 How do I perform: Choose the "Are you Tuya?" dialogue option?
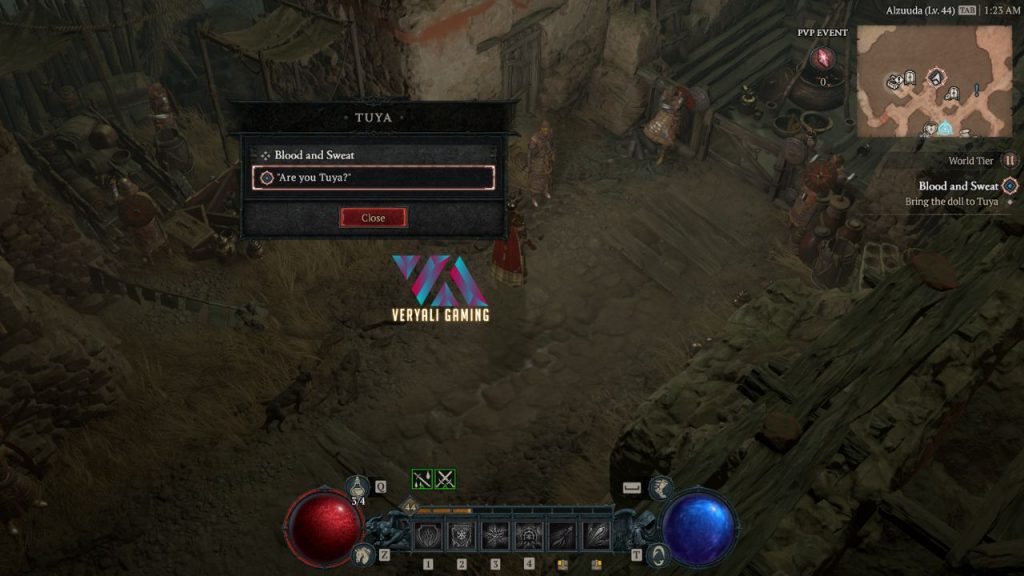coord(373,178)
